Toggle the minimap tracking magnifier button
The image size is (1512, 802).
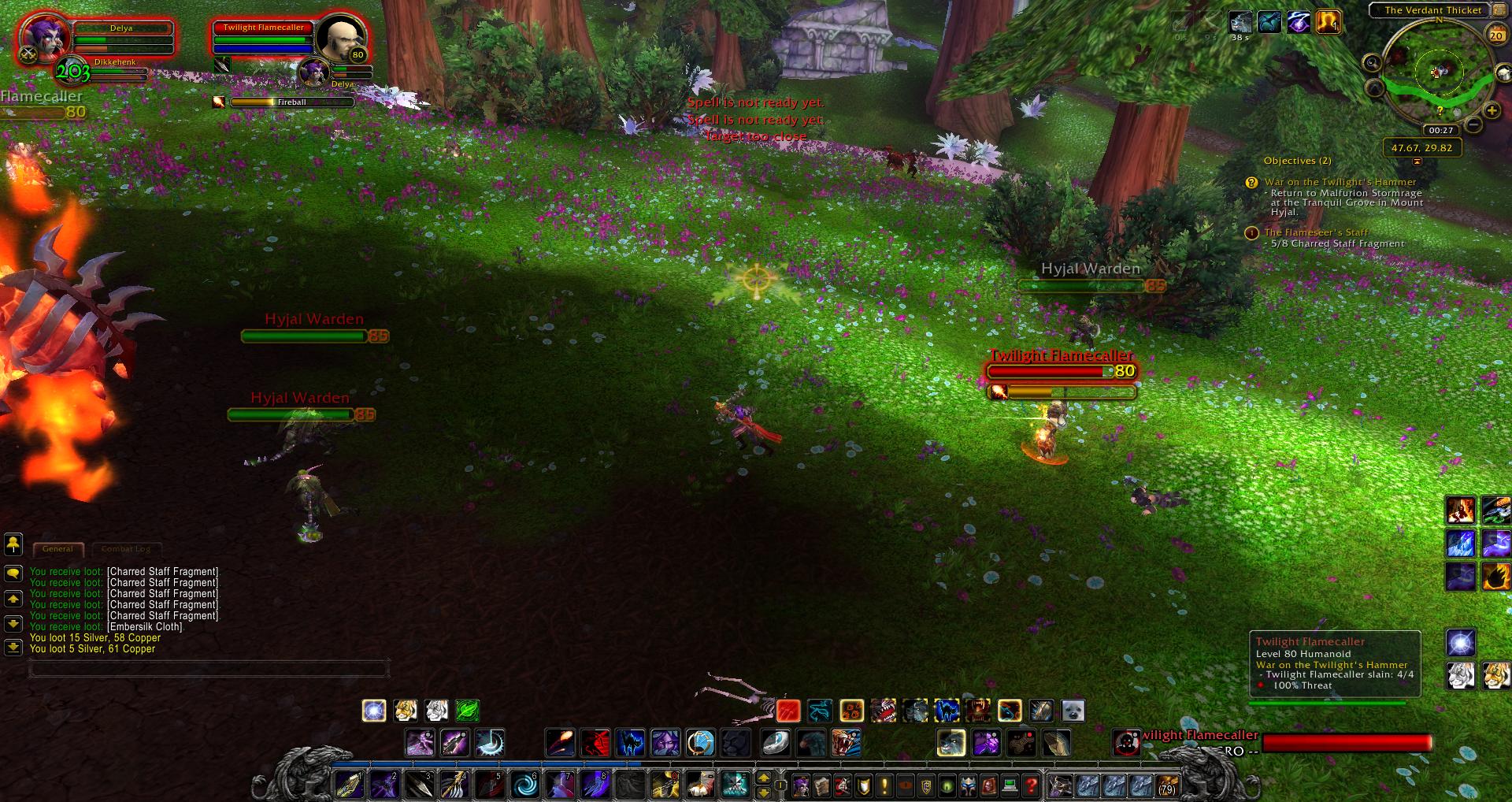[1372, 63]
